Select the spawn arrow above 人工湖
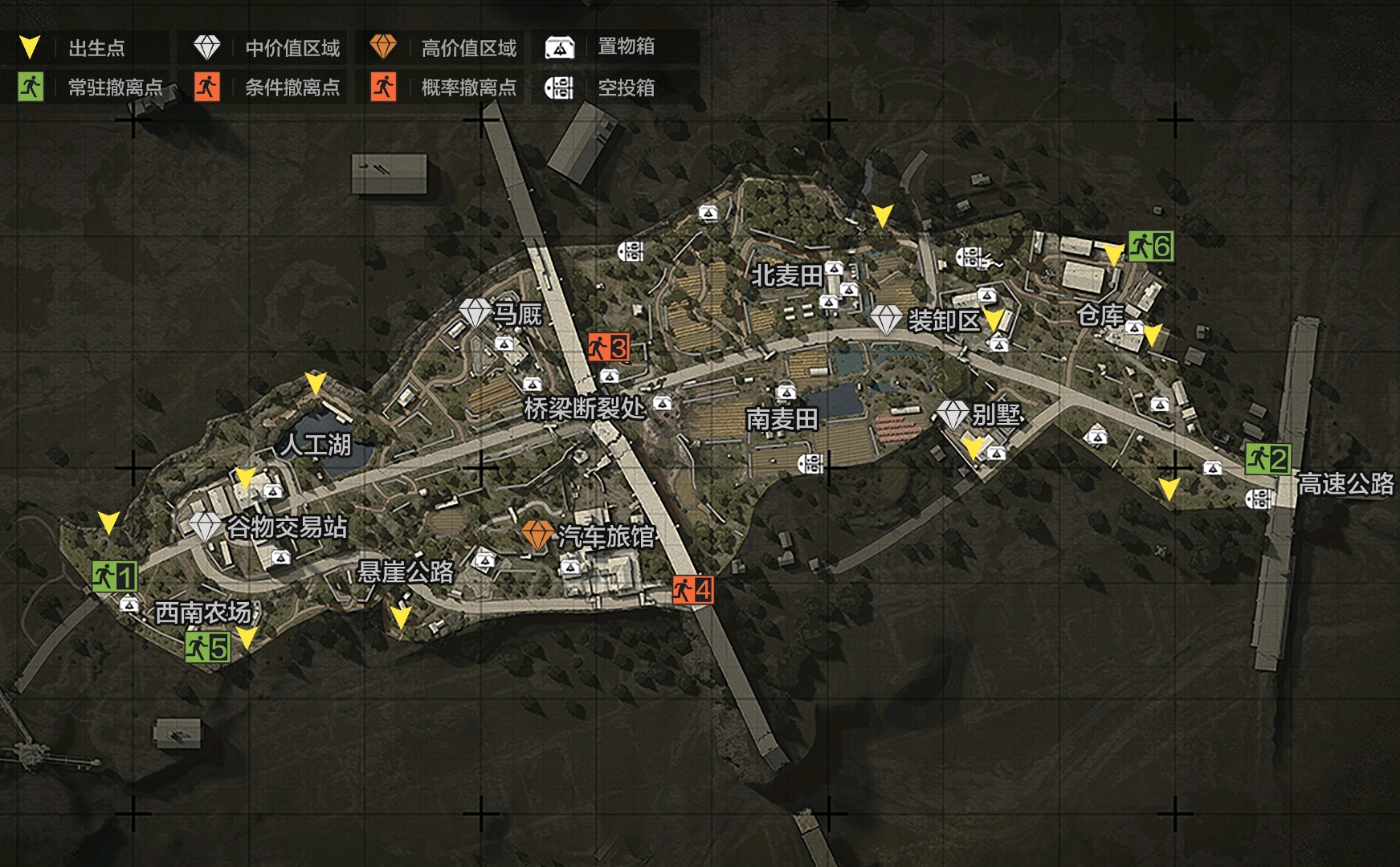The height and width of the screenshot is (867, 1400). (x=316, y=383)
